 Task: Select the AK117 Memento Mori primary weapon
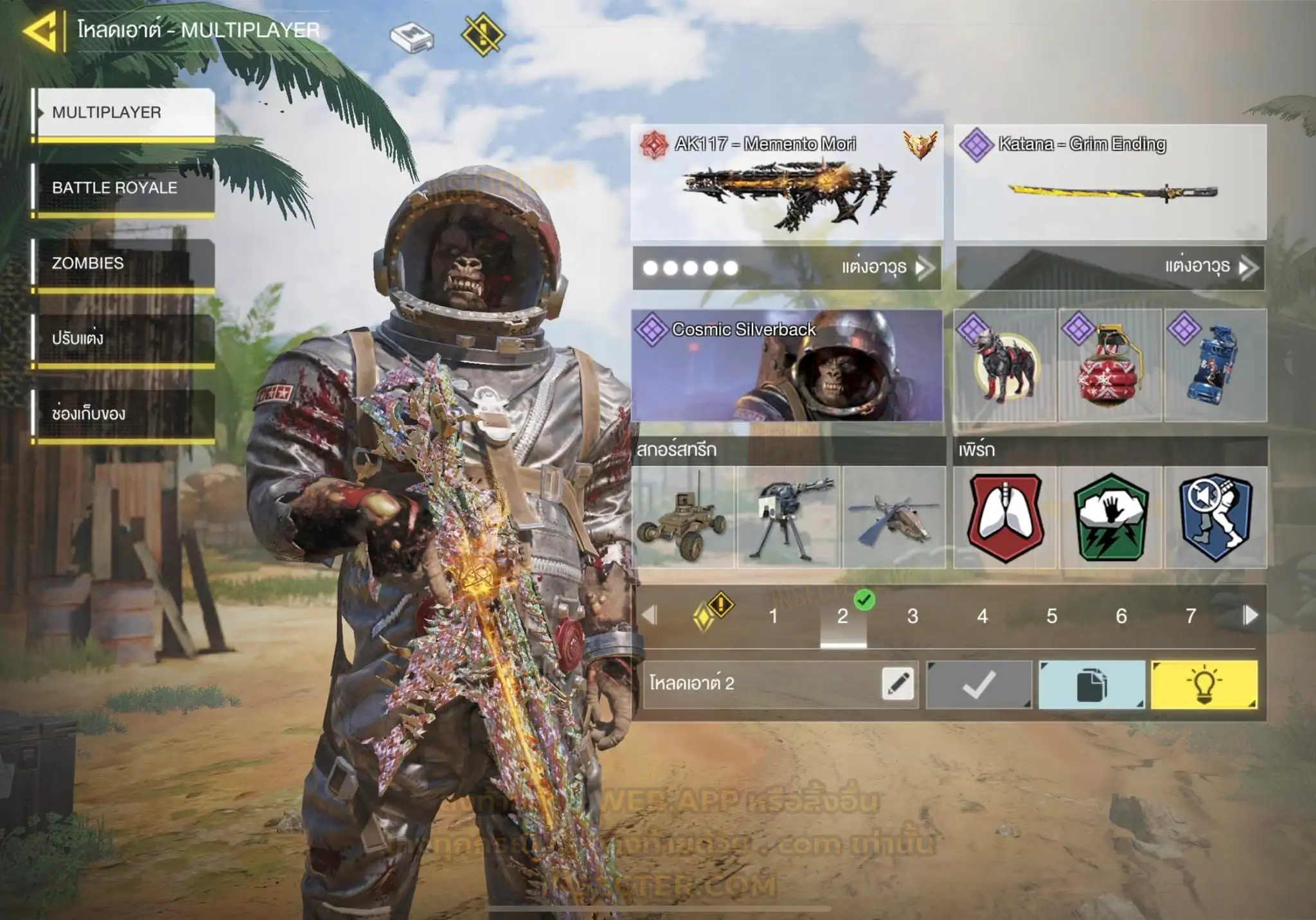[787, 183]
